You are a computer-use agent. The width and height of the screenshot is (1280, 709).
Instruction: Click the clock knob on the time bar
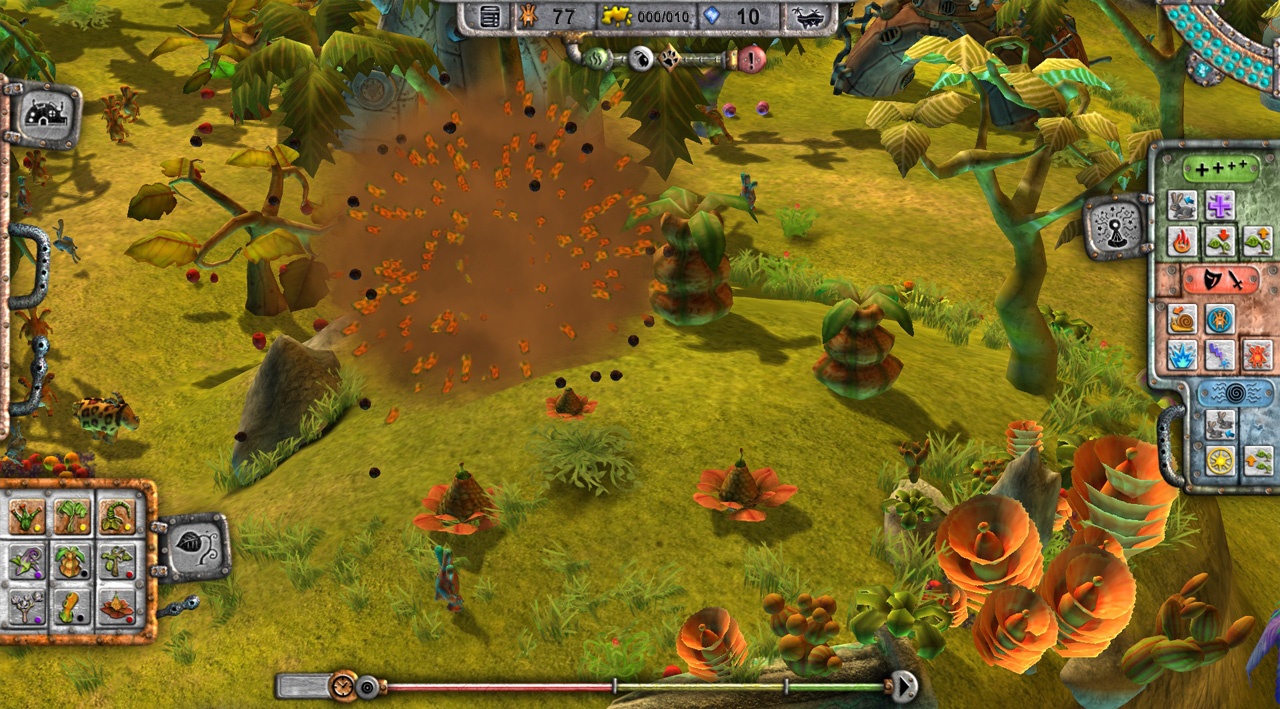click(x=343, y=686)
